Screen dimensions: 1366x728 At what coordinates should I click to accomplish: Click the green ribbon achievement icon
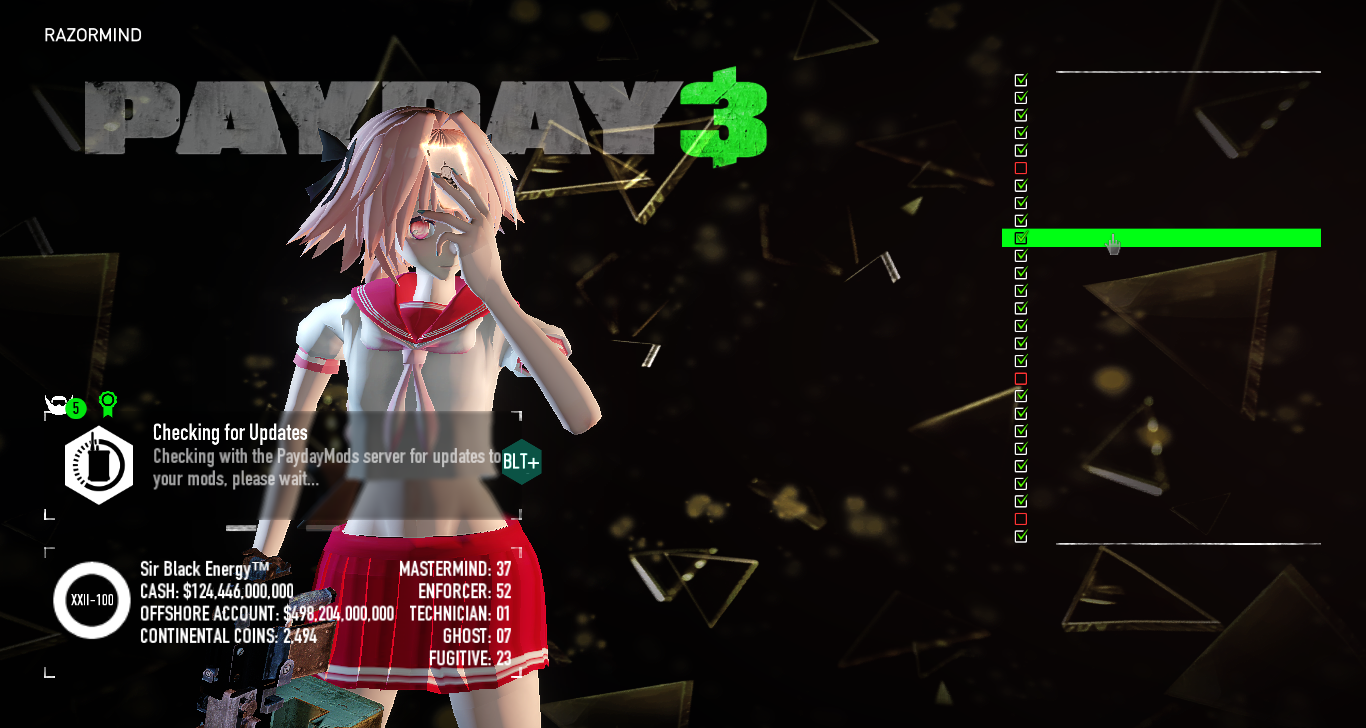pyautogui.click(x=107, y=403)
